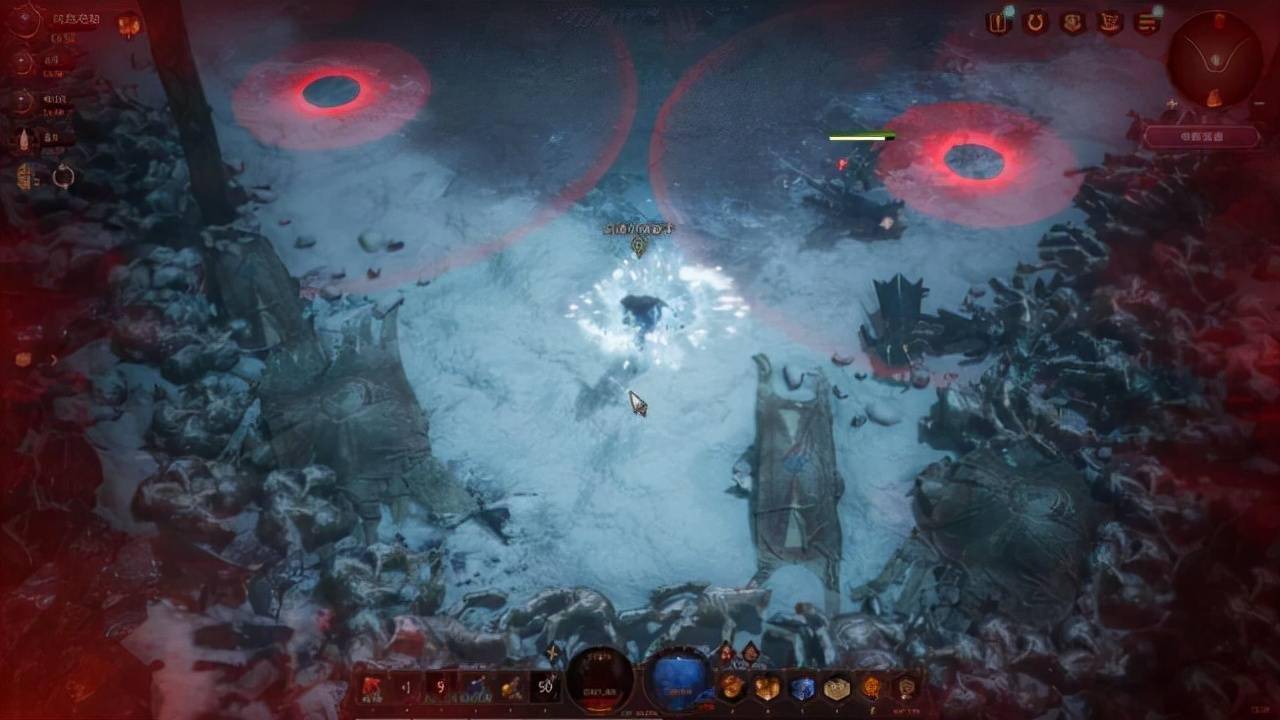The width and height of the screenshot is (1280, 720).
Task: Activate the fiery orange skill right of the blue orb
Action: tap(732, 688)
